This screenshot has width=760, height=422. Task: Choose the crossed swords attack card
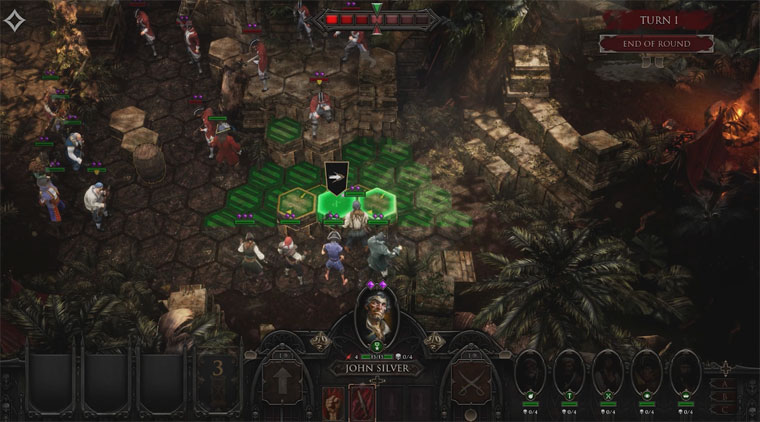click(x=469, y=384)
